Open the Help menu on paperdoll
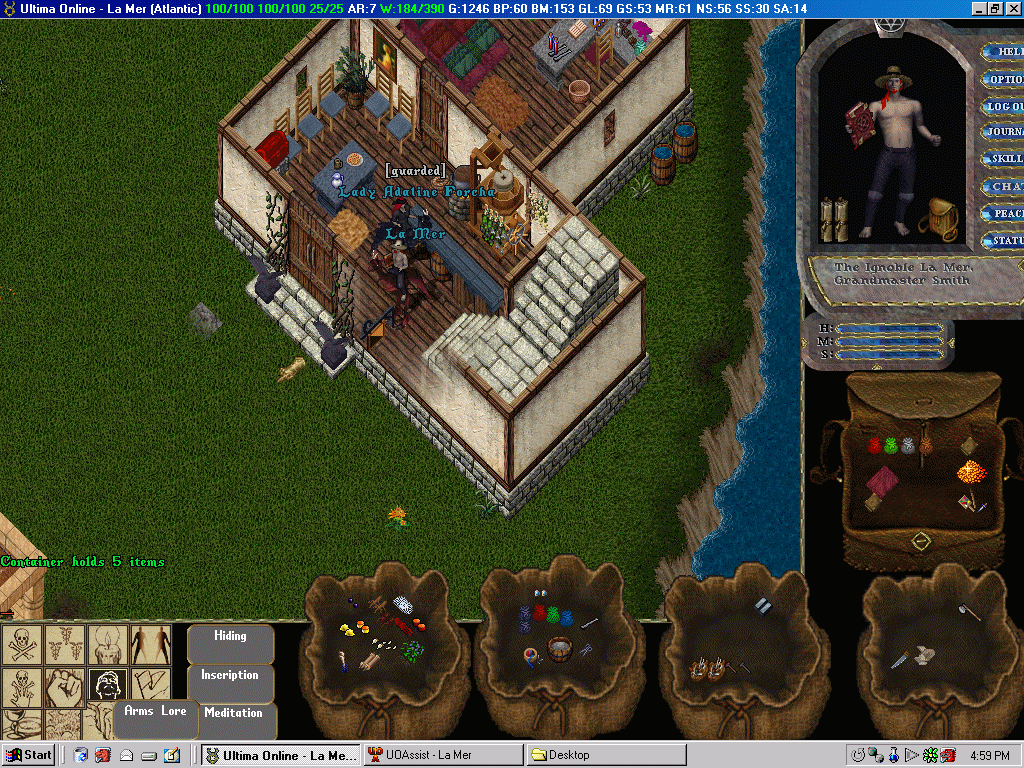Screen dimensions: 1024x768 tap(1004, 52)
